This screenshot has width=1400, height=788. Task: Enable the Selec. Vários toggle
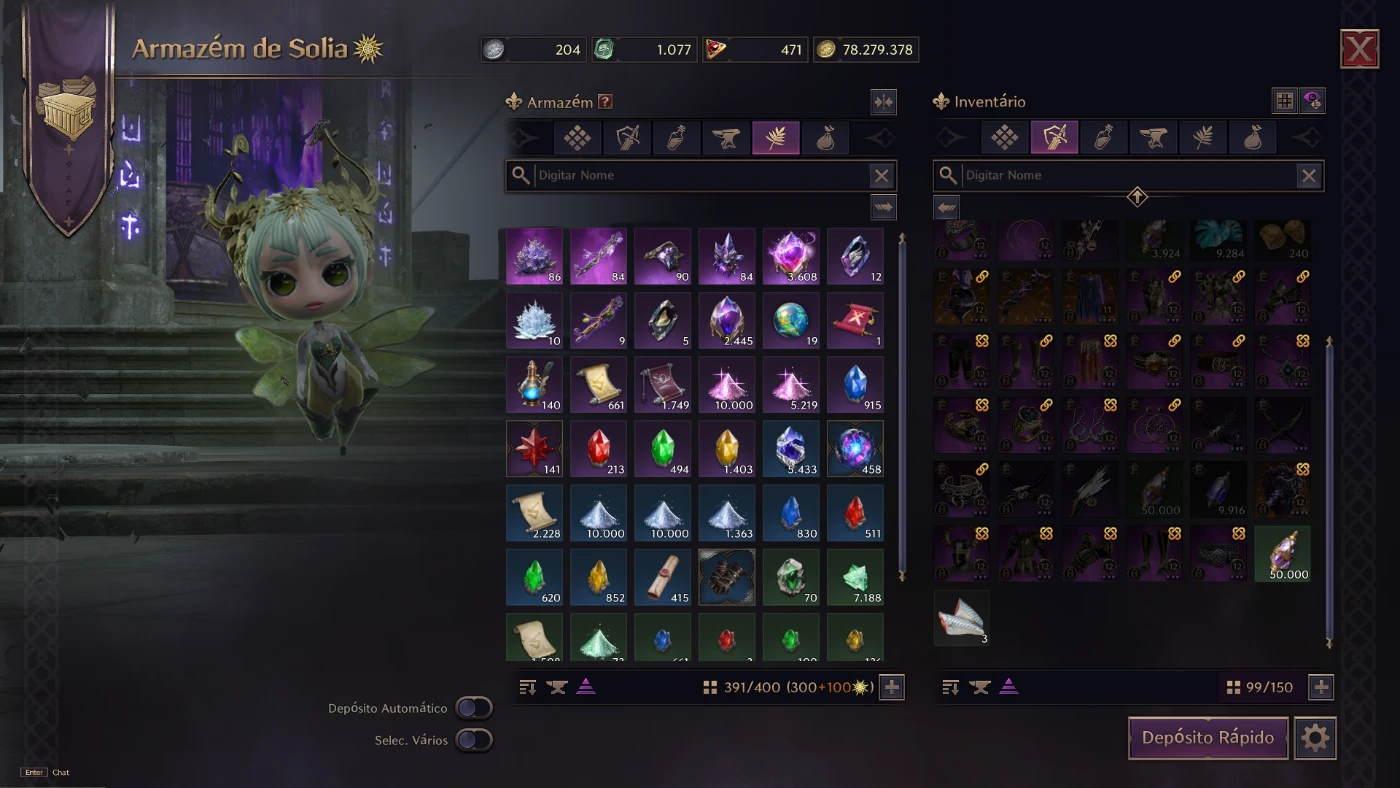coord(474,740)
